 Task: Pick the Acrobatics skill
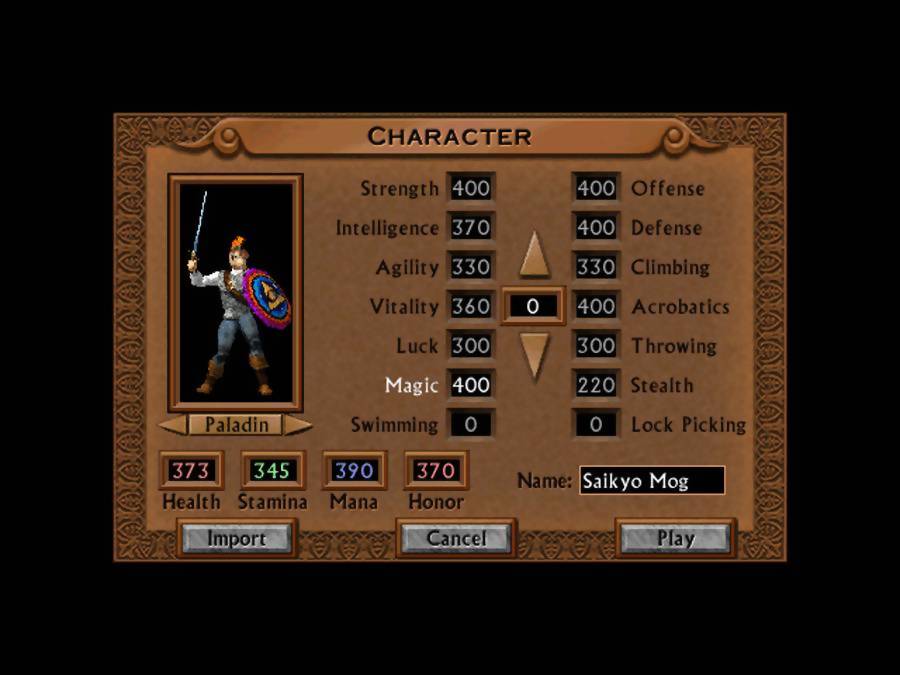[x=680, y=307]
